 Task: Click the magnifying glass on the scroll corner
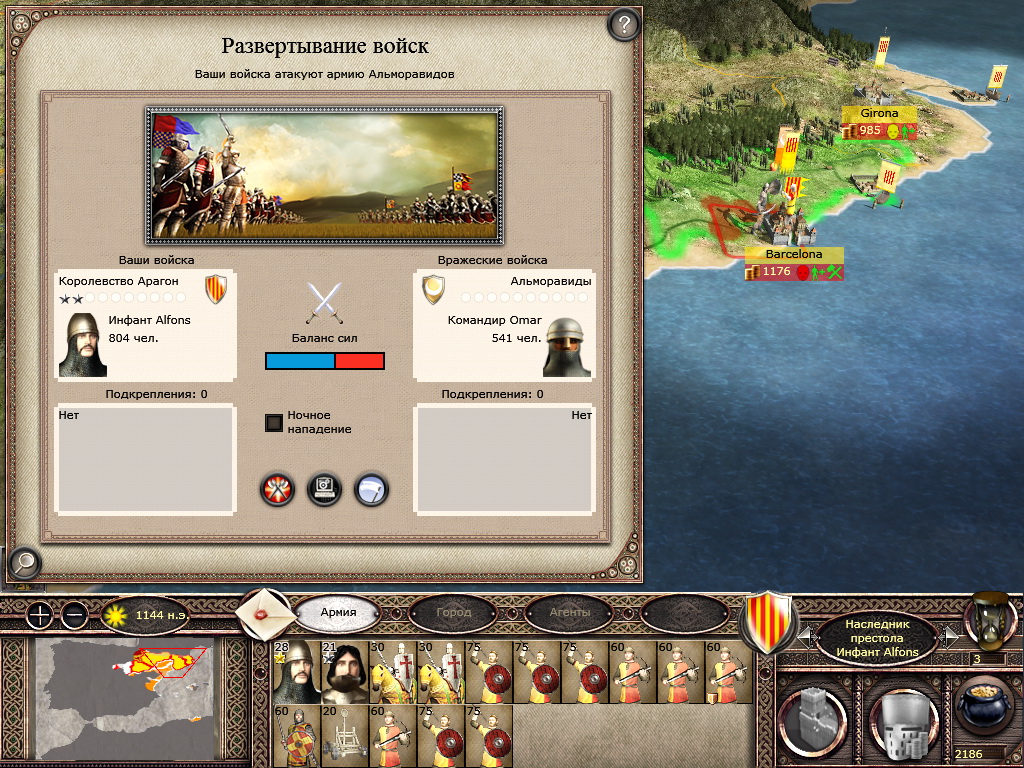coord(23,564)
